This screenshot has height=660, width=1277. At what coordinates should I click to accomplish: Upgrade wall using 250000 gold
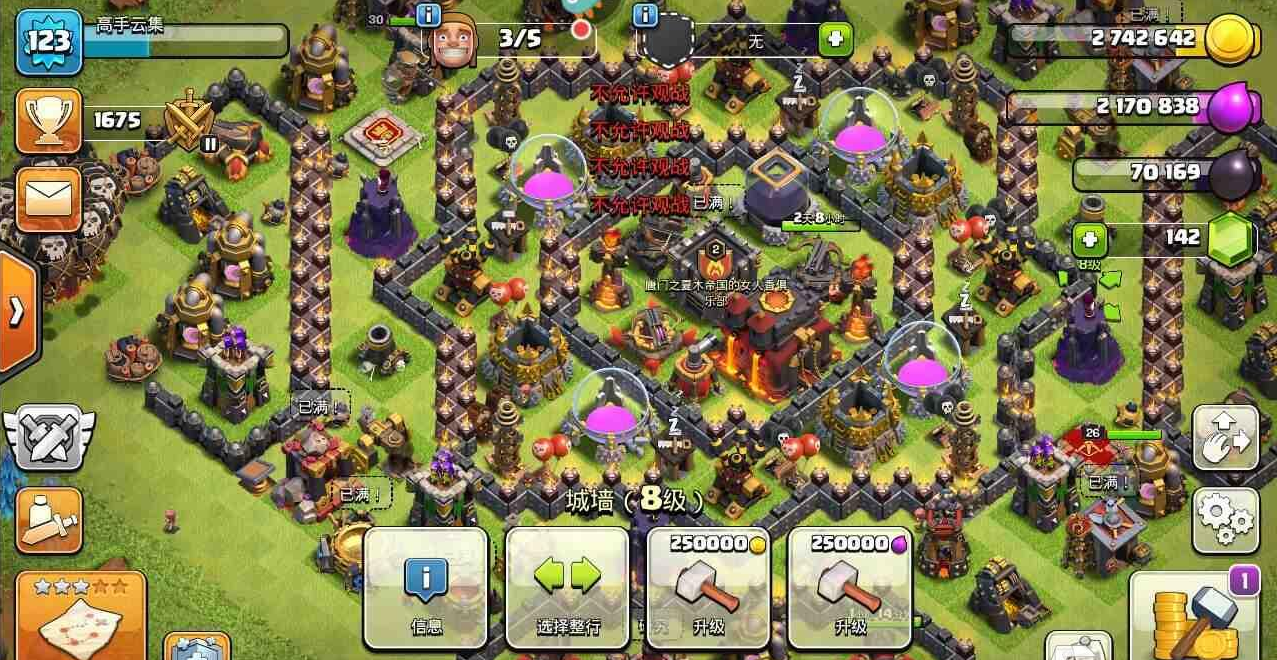click(709, 588)
